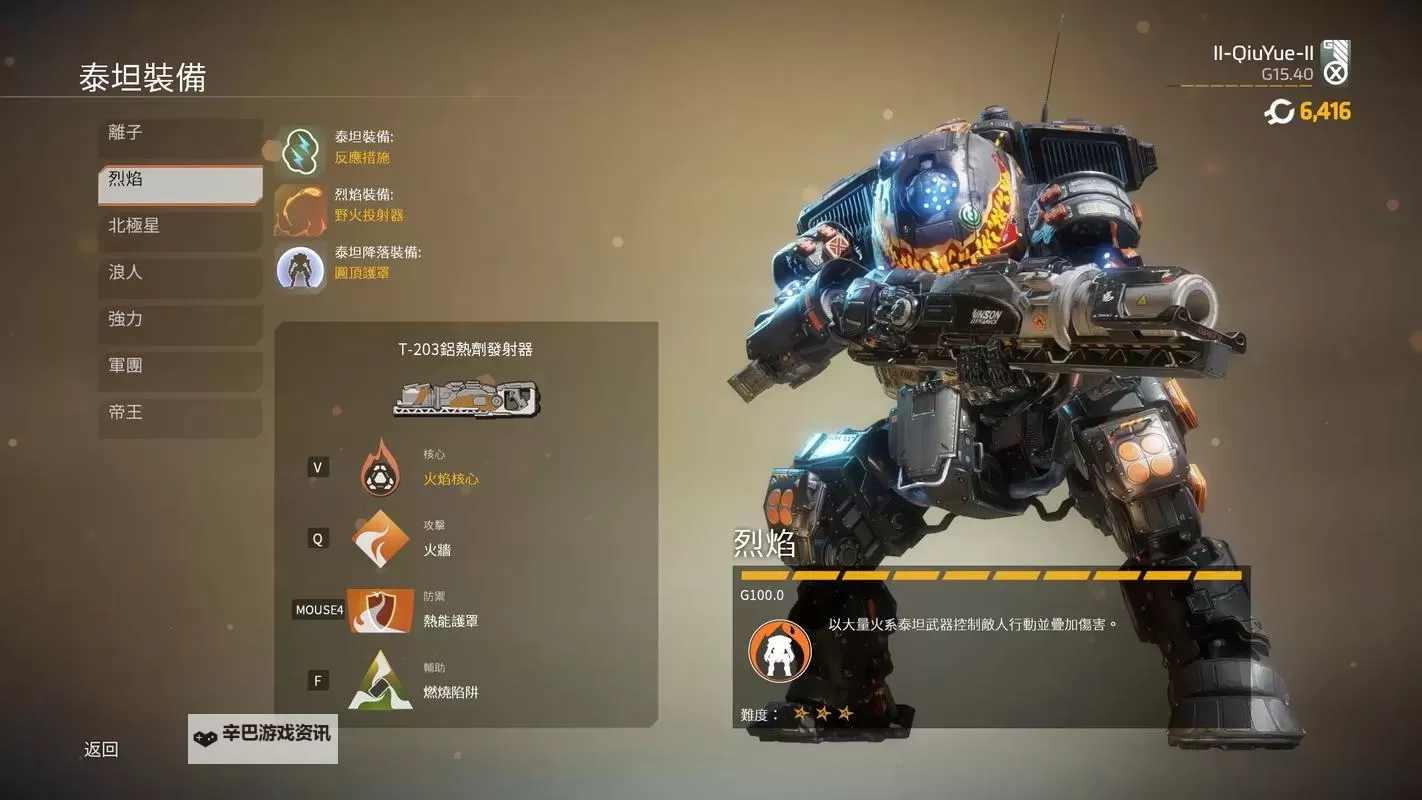Screen dimensions: 1422x800
Task: Select the 帝王 titan entry
Action: click(x=180, y=411)
